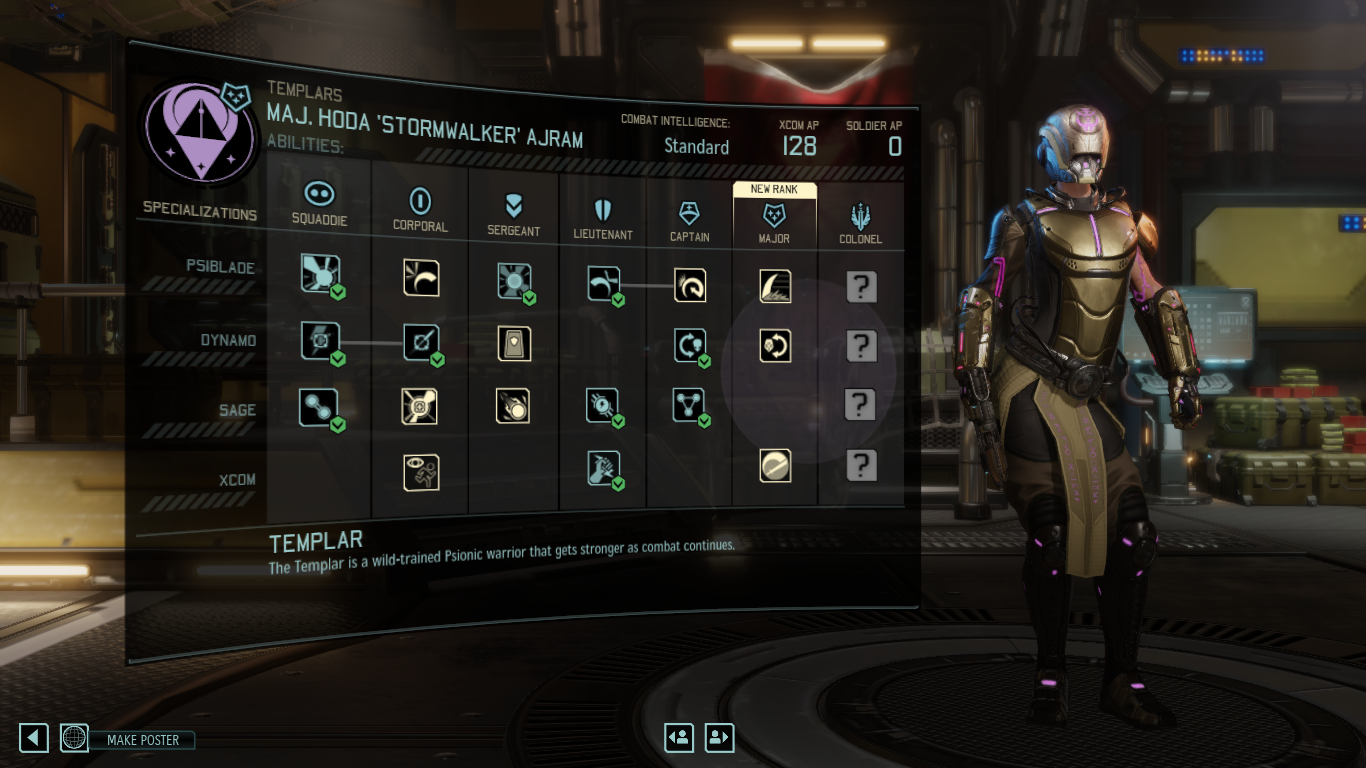Pick the Corporal Psiblade arc slash ability

(x=421, y=278)
